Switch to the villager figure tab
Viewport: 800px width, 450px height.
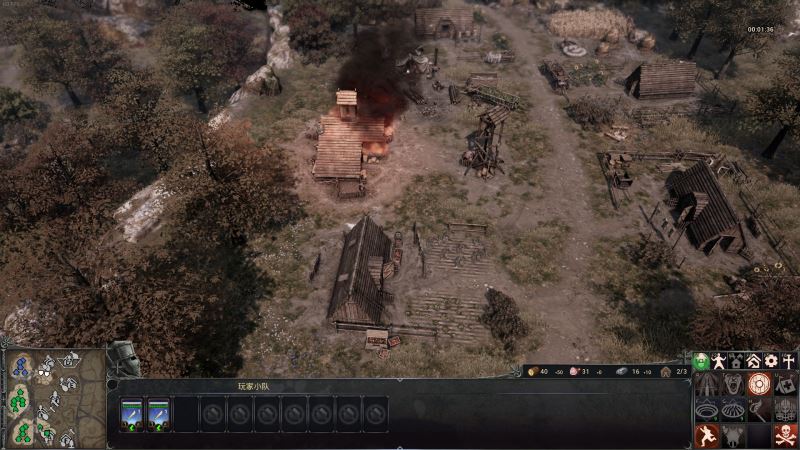(720, 361)
